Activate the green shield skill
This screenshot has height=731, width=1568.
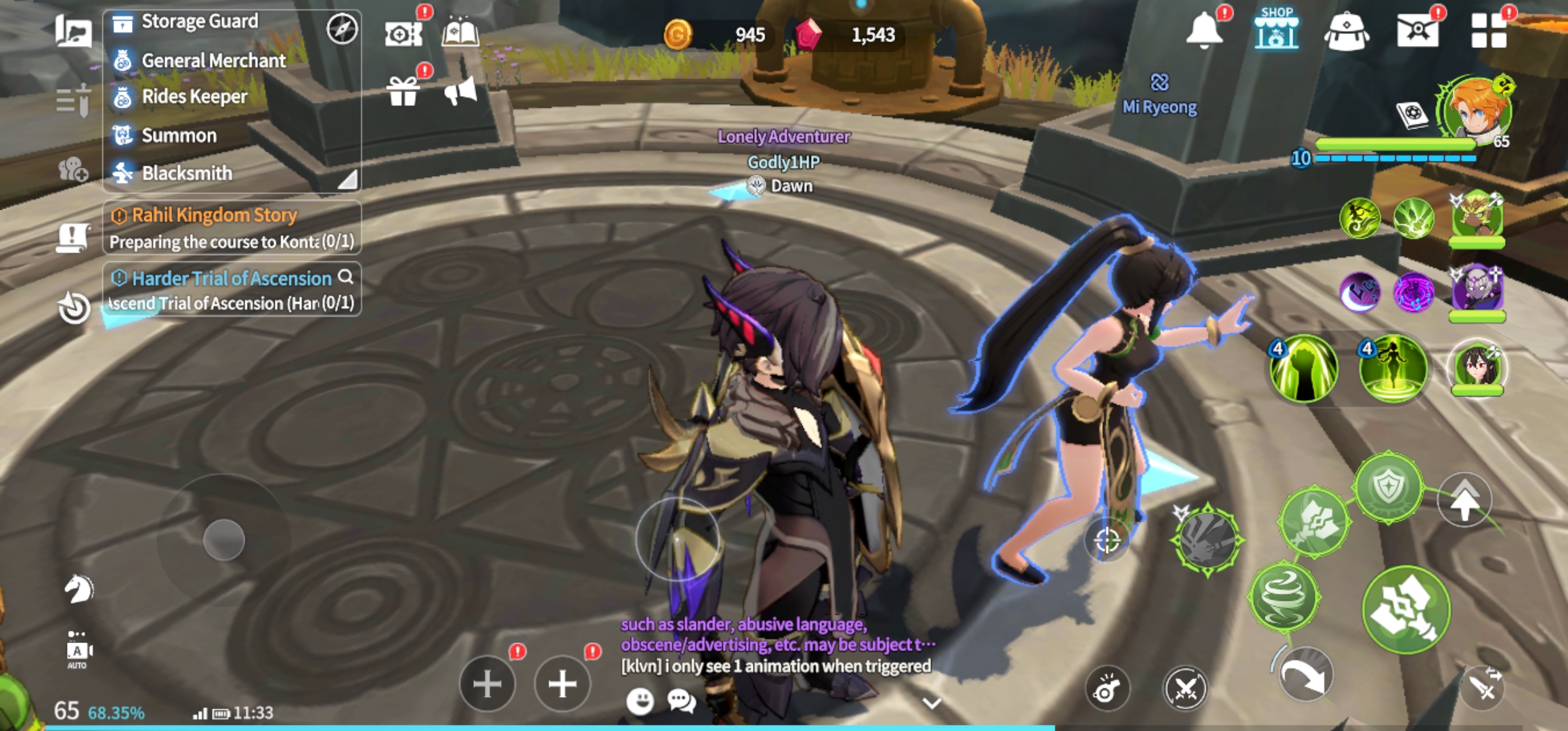click(x=1389, y=487)
